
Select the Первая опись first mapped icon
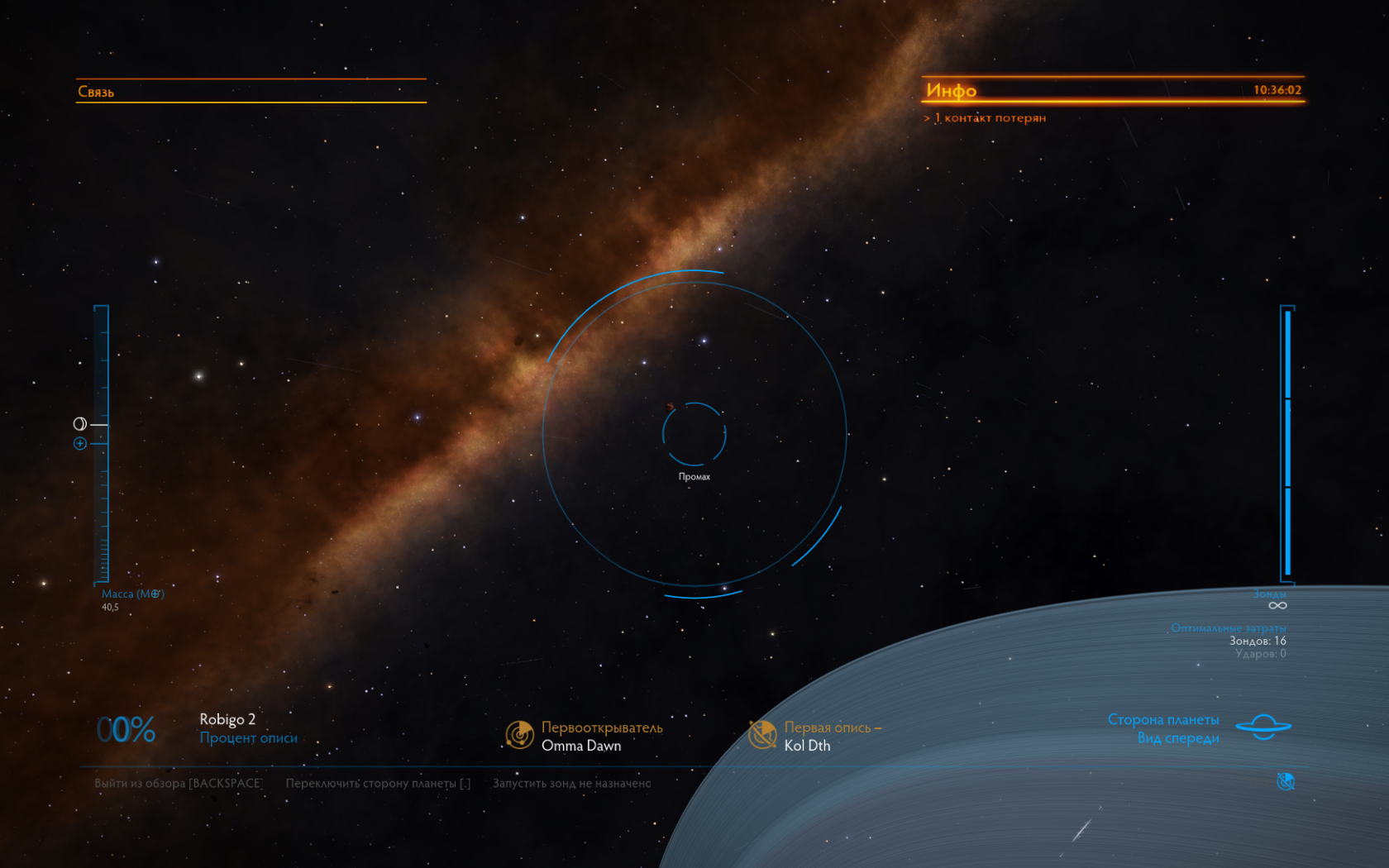coord(761,734)
